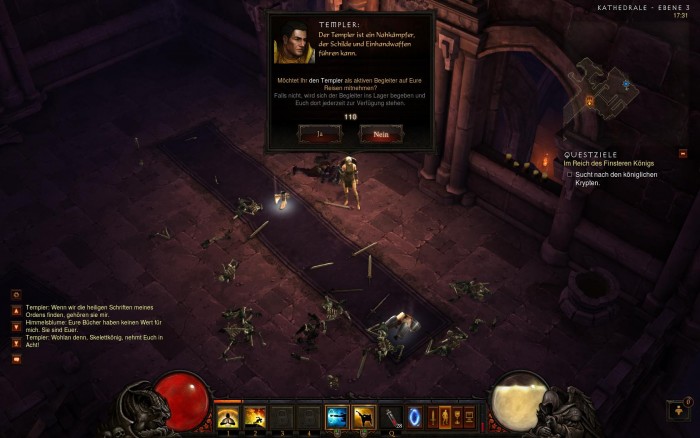
Task: Jump to the bottom of the chat log
Action: coord(16,342)
